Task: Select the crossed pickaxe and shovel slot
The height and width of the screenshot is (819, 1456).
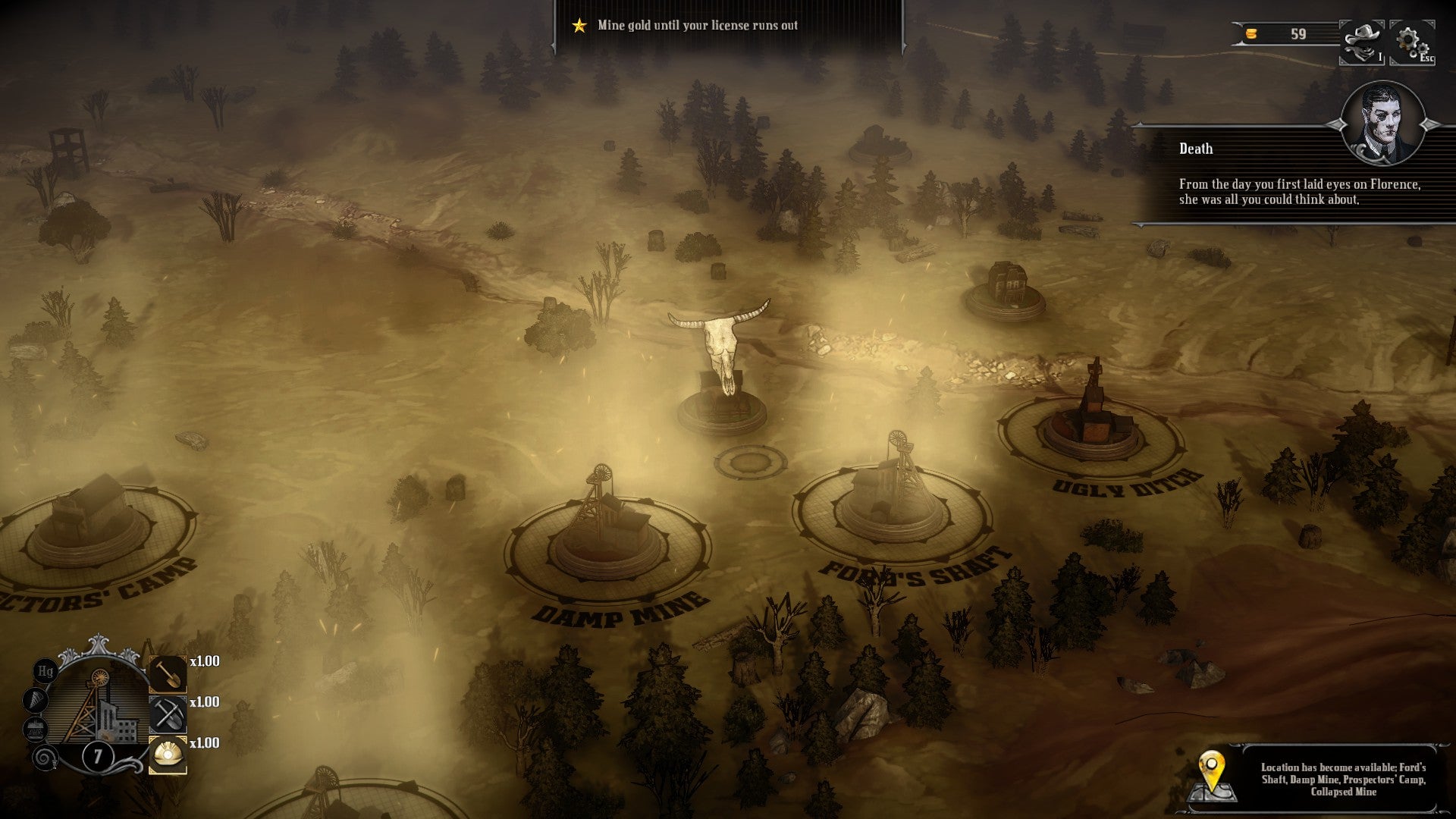Action: pyautogui.click(x=167, y=714)
